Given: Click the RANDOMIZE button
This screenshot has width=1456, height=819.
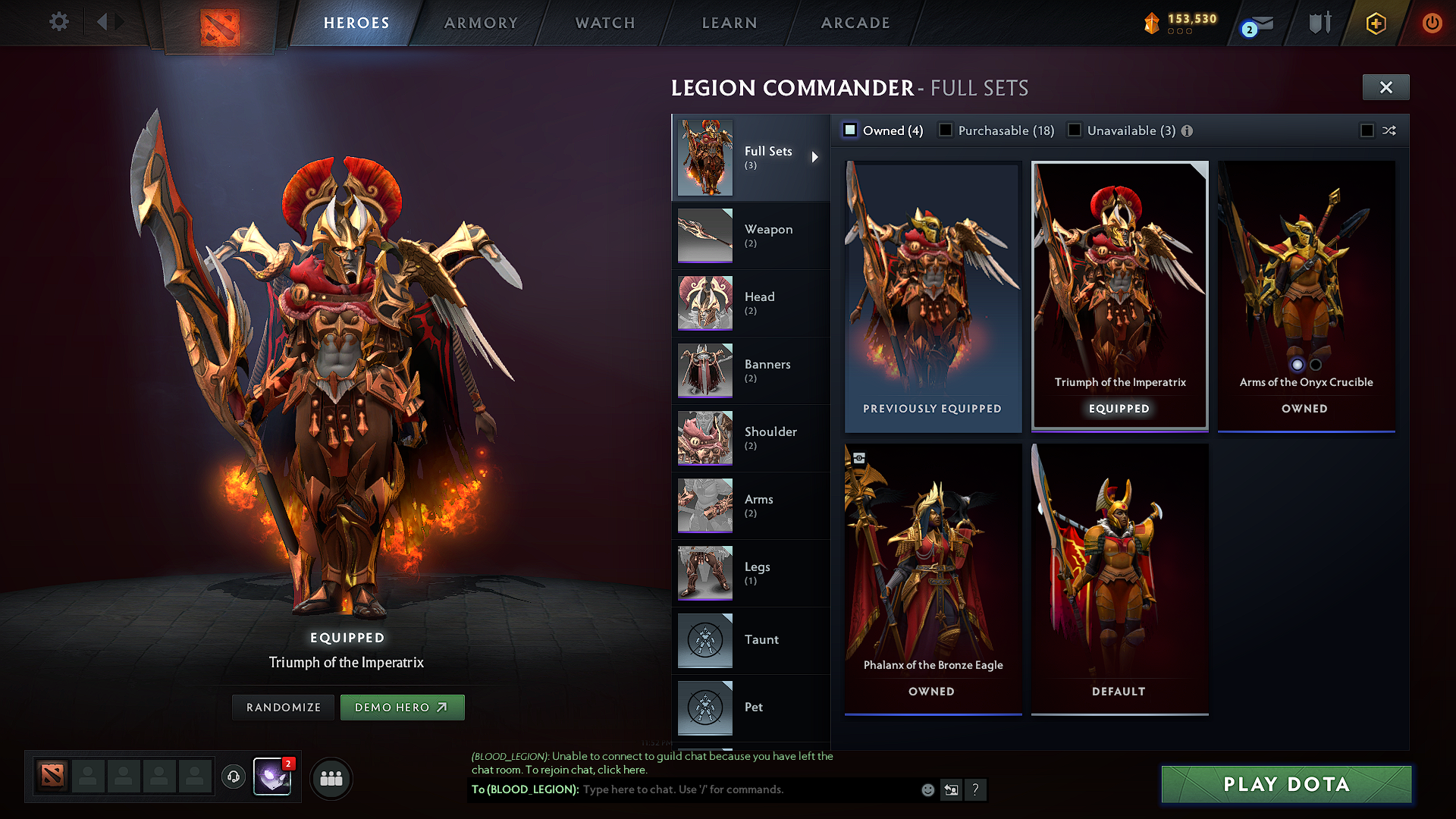Looking at the screenshot, I should [x=283, y=707].
